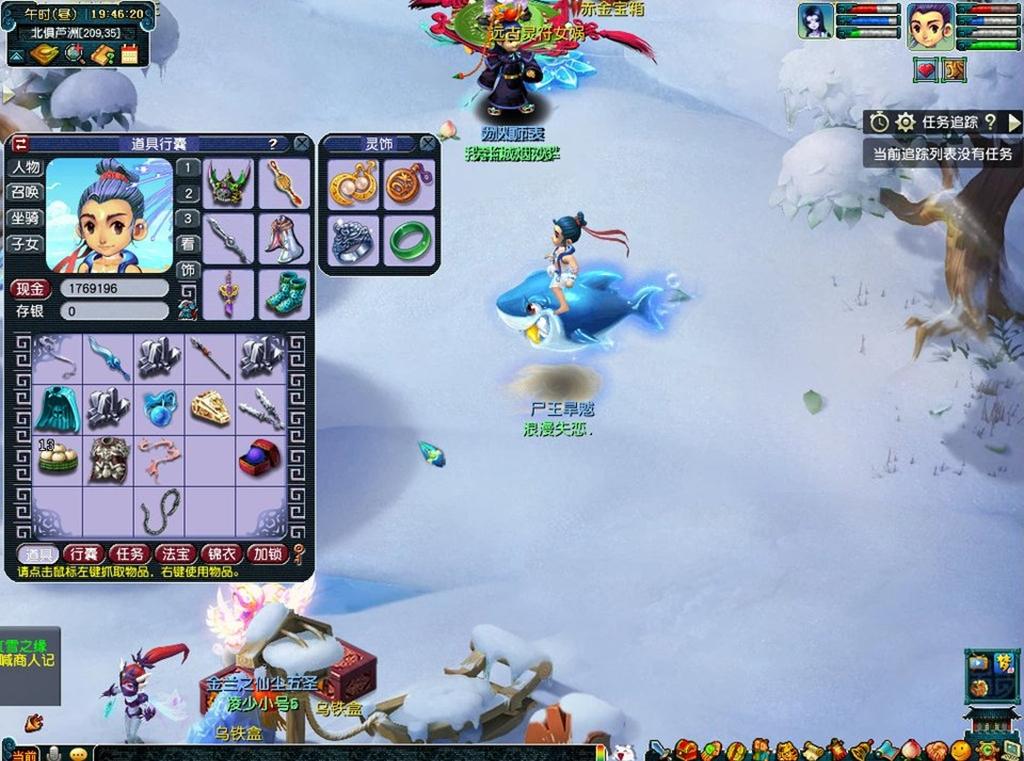Click the 现金 cash button
The width and height of the screenshot is (1024, 761).
[x=30, y=289]
